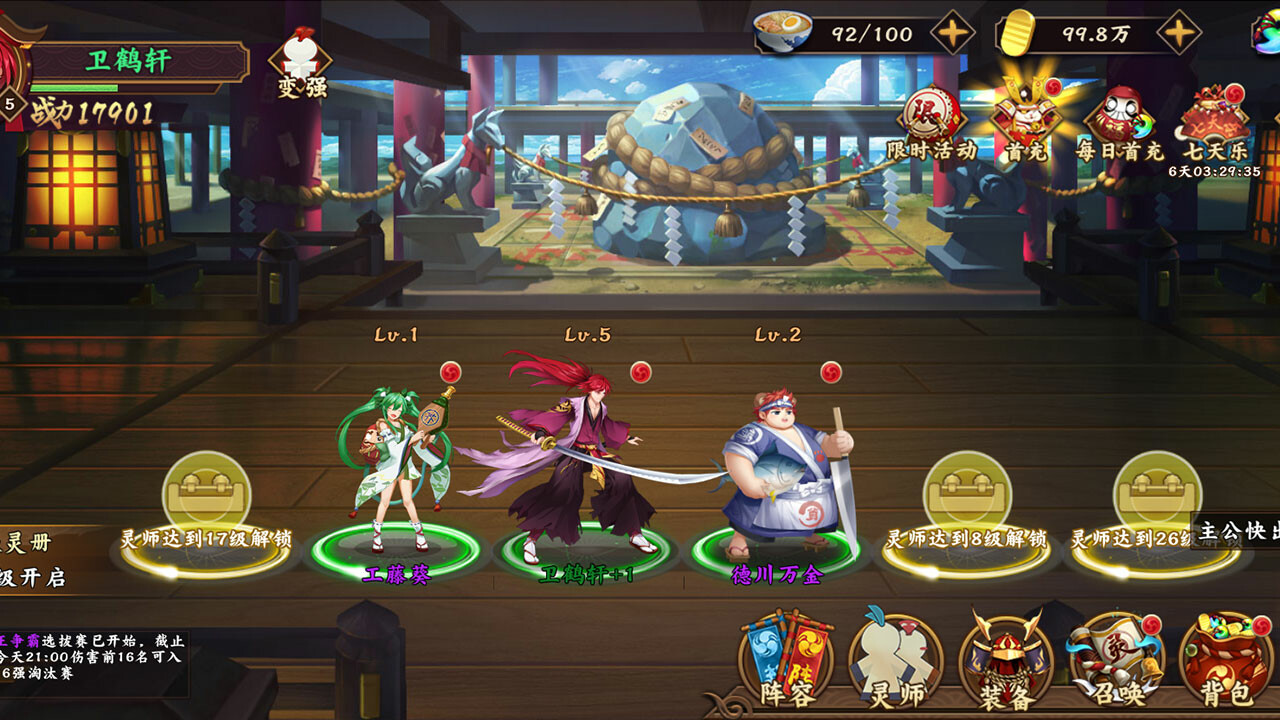Image resolution: width=1280 pixels, height=720 pixels.
Task: Click the ramen bowl stamina icon
Action: point(783,32)
